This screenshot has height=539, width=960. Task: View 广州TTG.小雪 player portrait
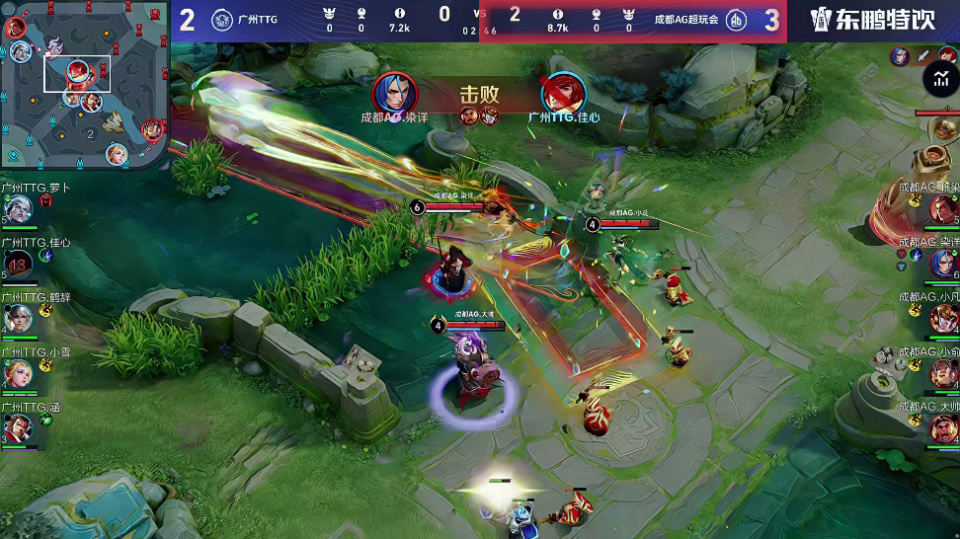pos(18,373)
